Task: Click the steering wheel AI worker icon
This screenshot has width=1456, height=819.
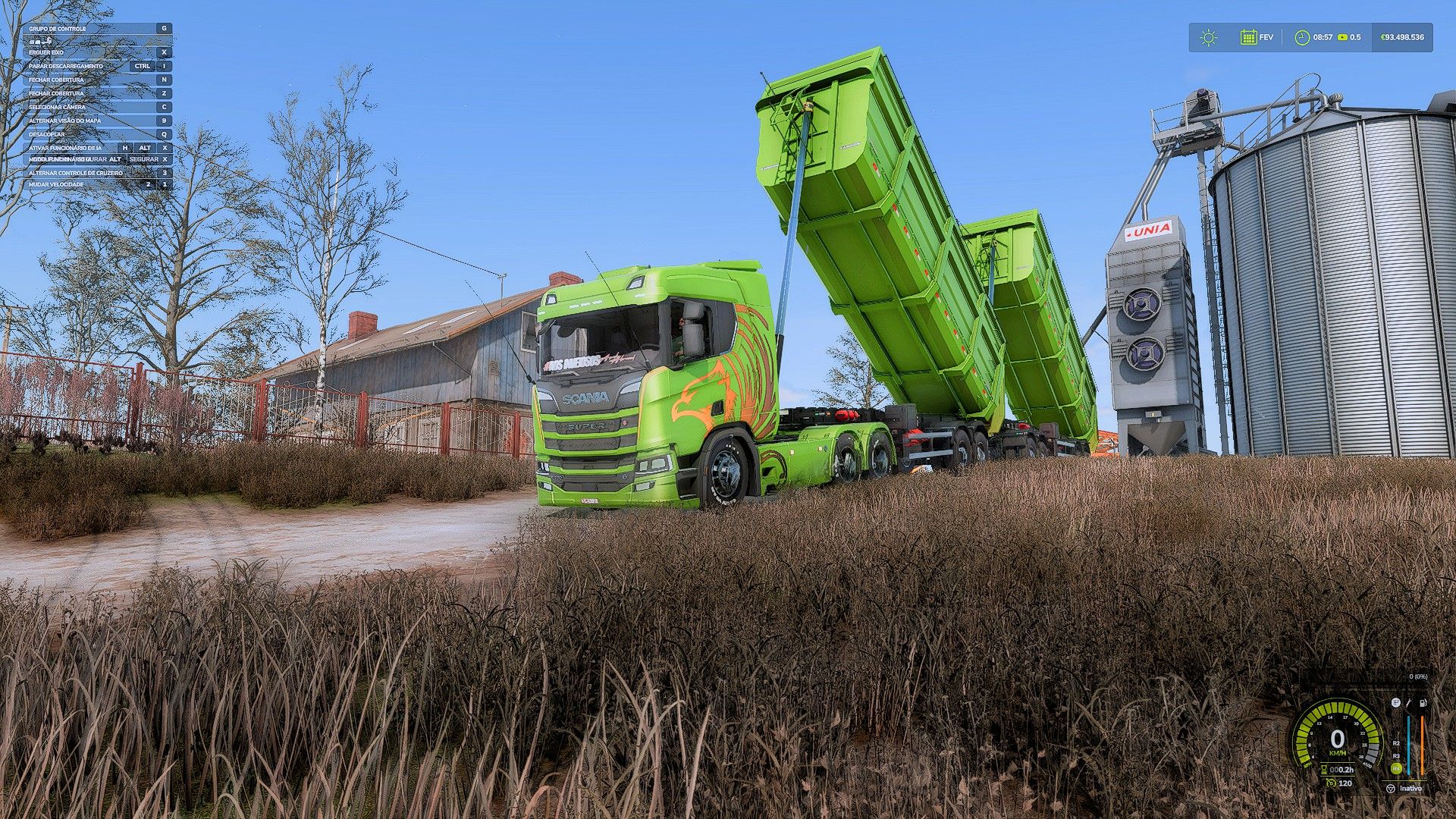Action: coord(1390,789)
